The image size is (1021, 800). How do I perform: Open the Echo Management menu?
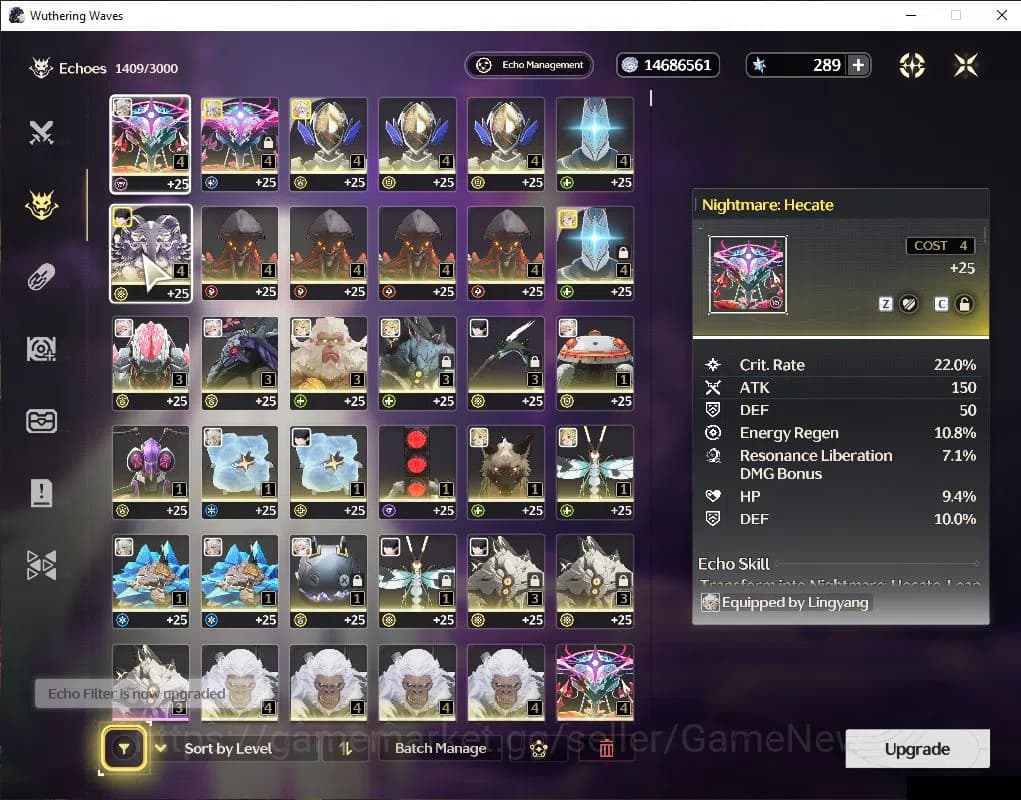529,65
